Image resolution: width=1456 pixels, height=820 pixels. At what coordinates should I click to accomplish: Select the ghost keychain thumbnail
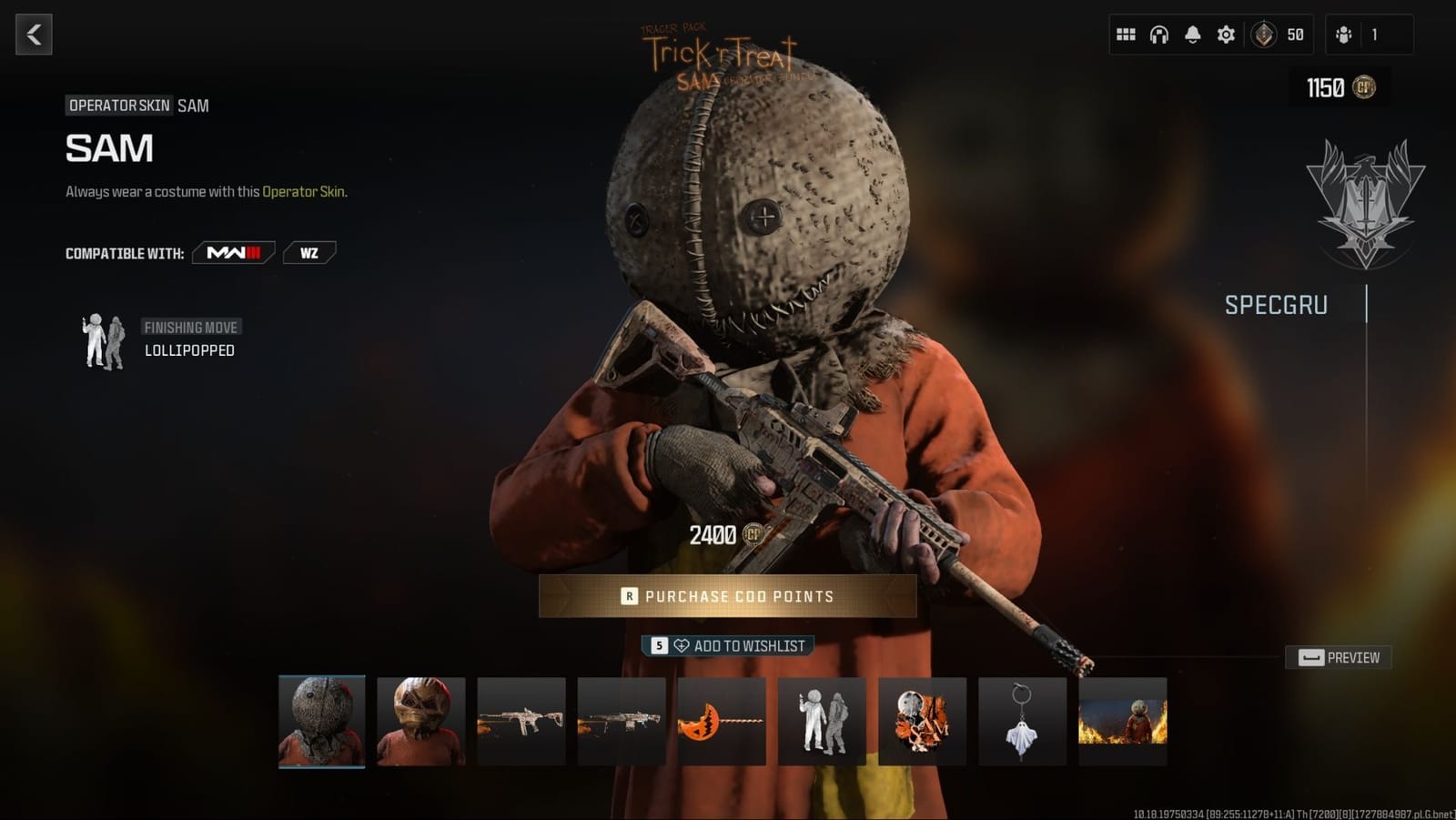point(1022,722)
